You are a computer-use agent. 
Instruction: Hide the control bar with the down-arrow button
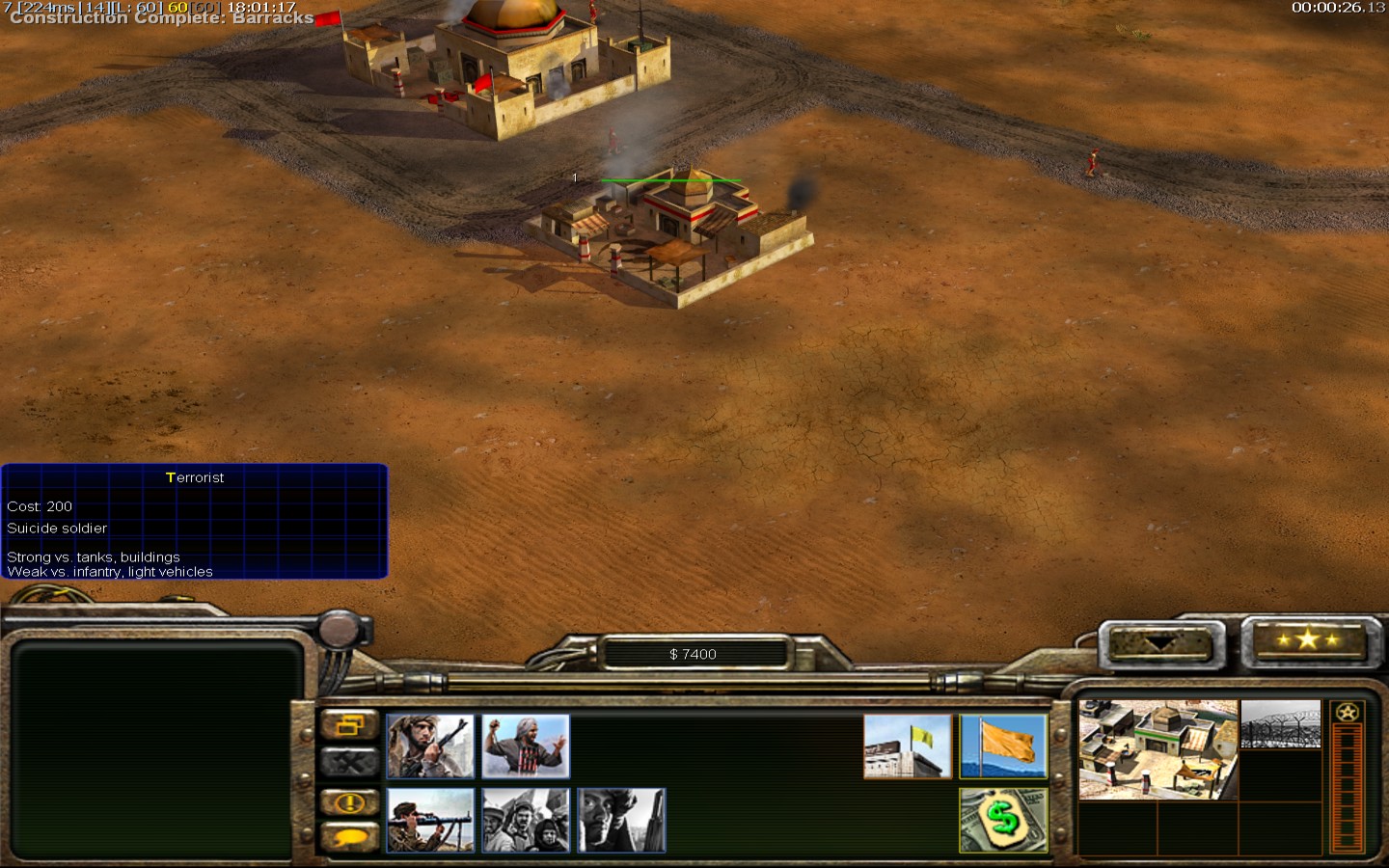(1158, 643)
